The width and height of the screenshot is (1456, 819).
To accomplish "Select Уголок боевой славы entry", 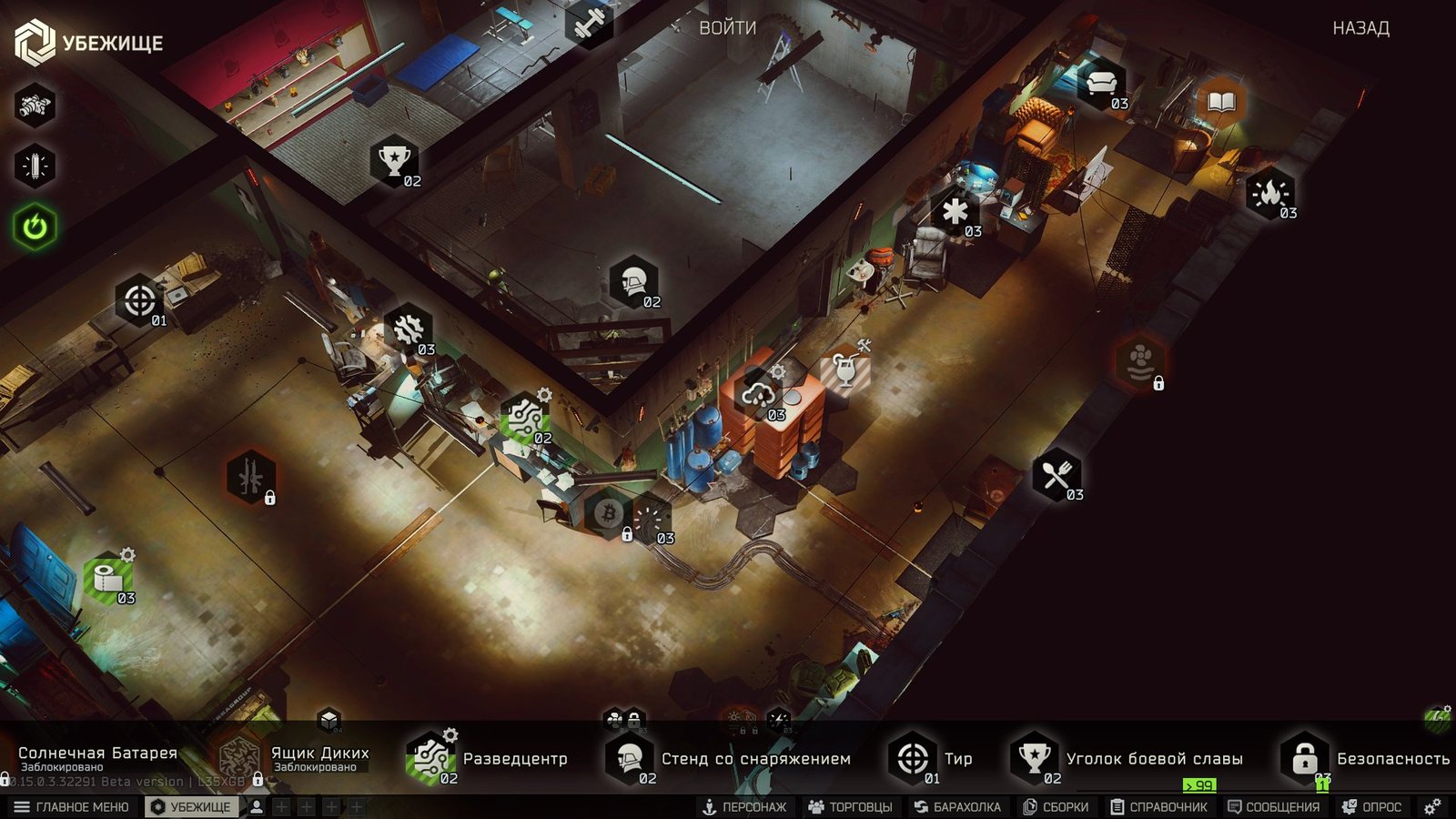I will pyautogui.click(x=1128, y=758).
